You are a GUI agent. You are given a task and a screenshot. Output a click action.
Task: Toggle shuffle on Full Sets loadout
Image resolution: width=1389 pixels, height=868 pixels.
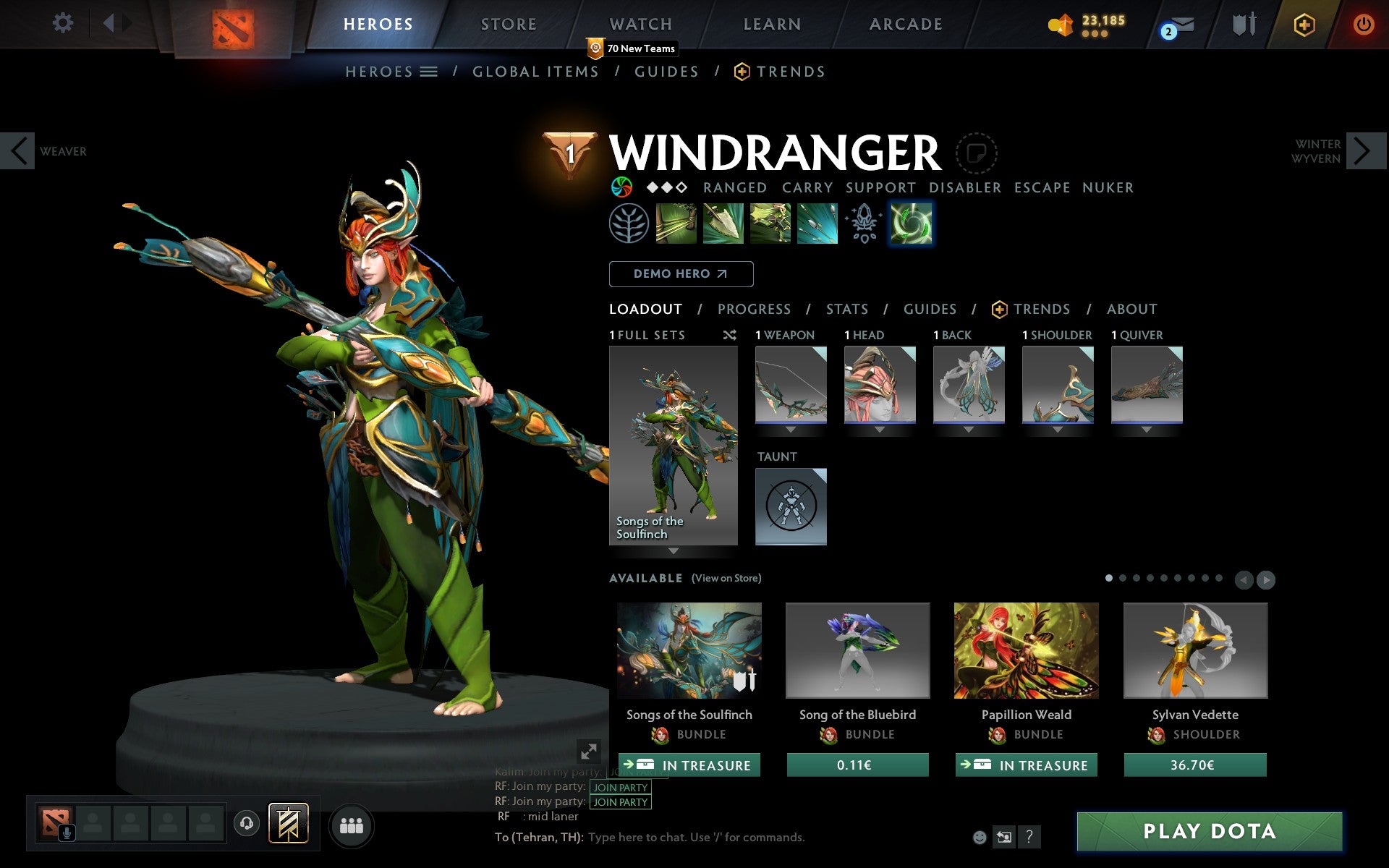click(x=729, y=335)
